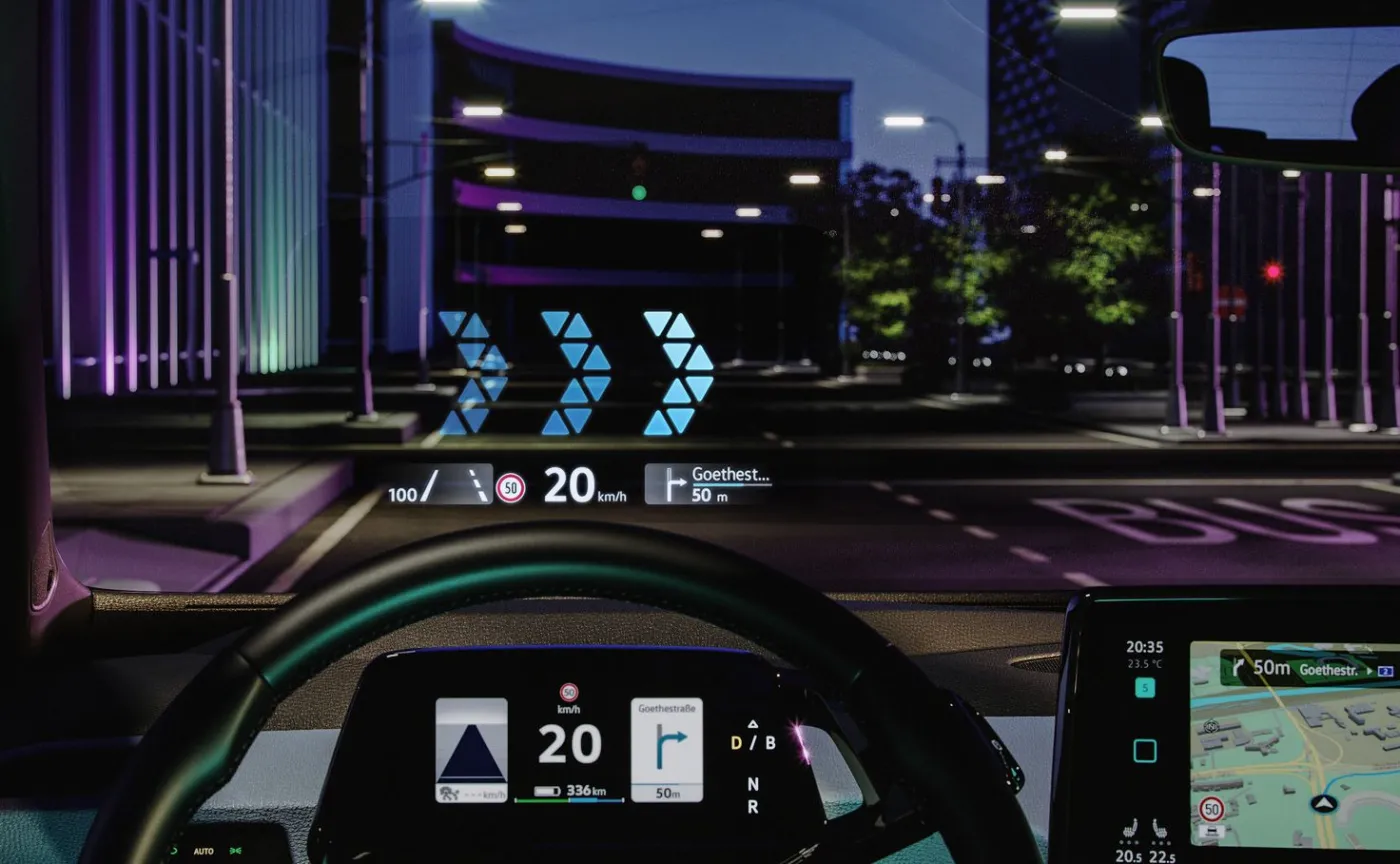The width and height of the screenshot is (1400, 864).
Task: Open the home screen via the square button
Action: click(x=1144, y=750)
